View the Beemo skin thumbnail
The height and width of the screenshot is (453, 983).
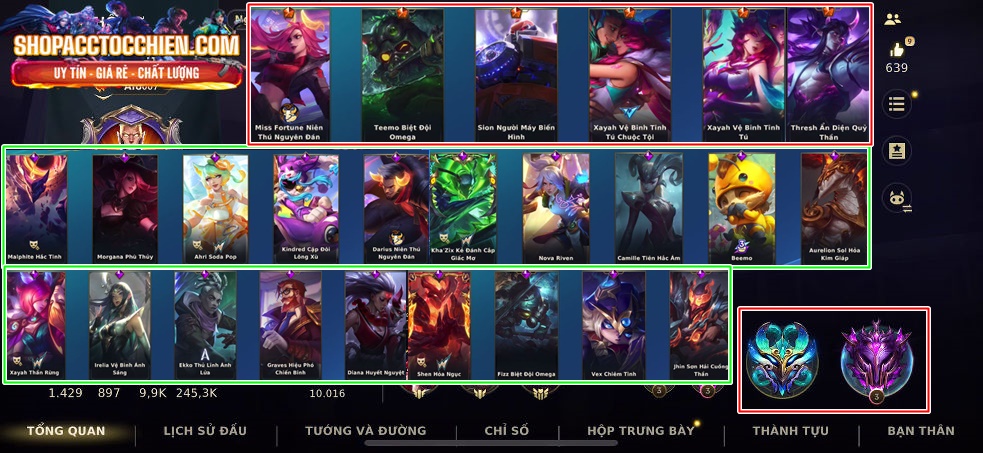click(741, 207)
